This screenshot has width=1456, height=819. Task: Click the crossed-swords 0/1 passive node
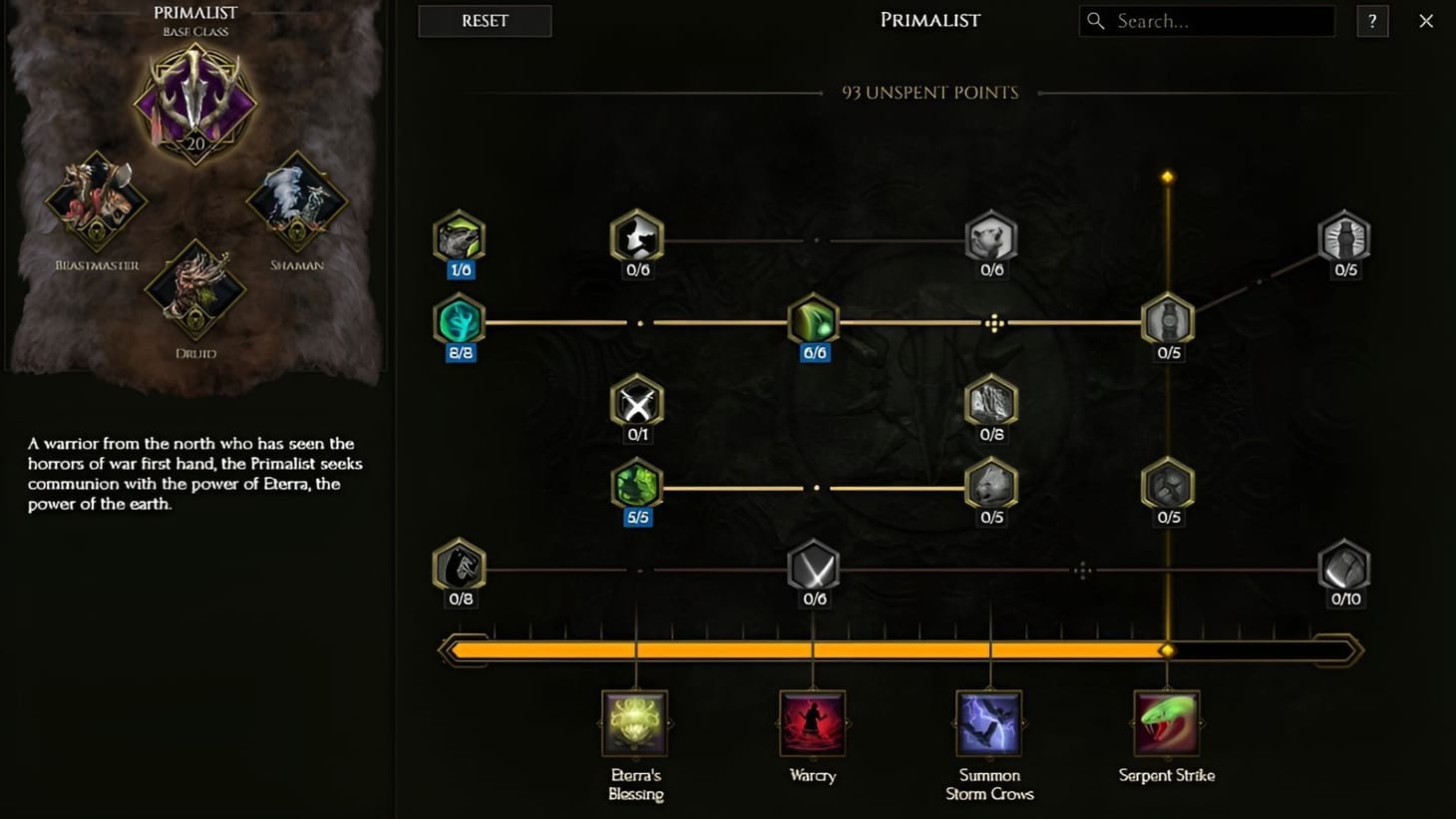[635, 405]
